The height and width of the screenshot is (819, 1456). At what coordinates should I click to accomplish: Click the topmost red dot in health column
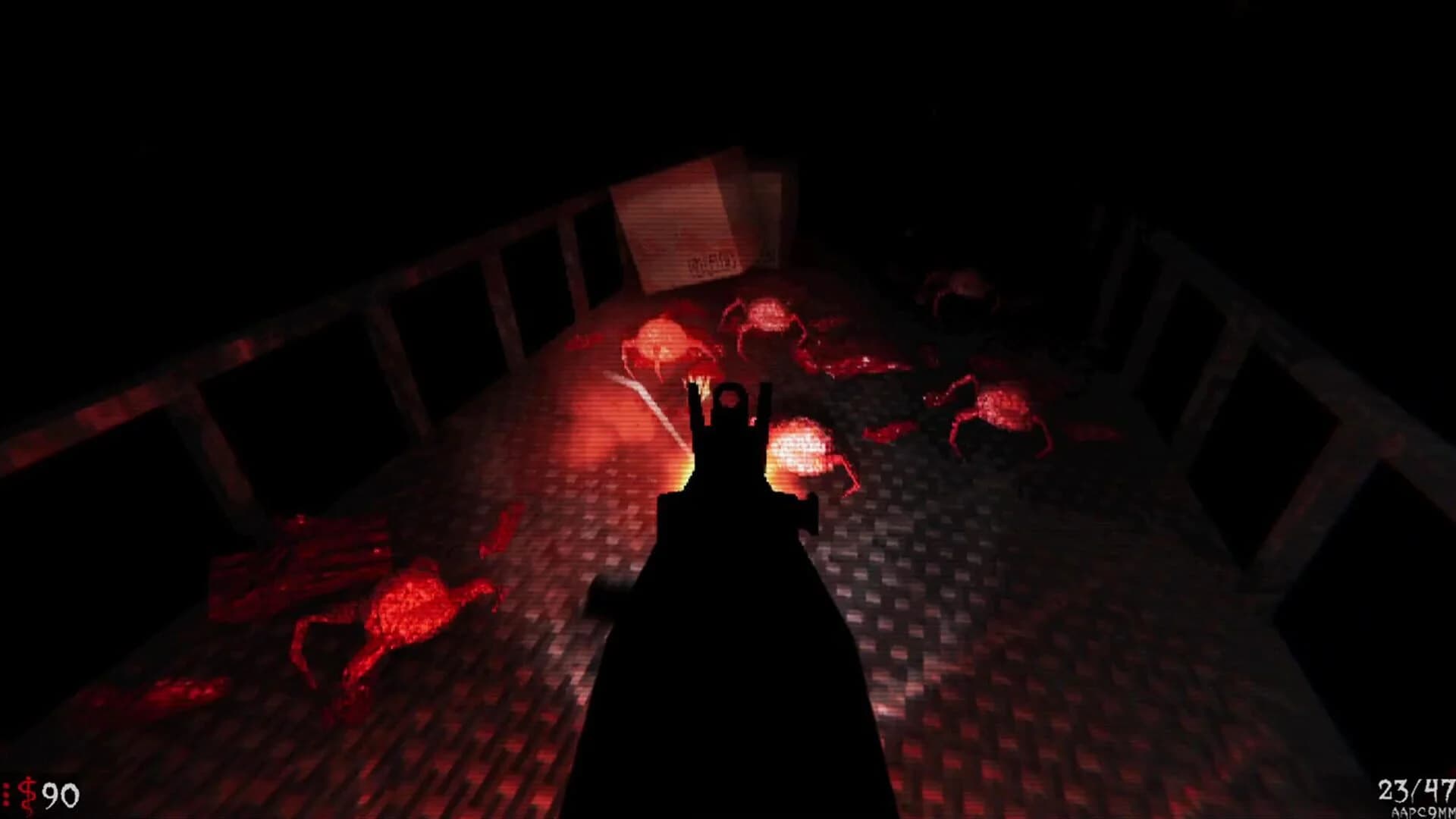pos(6,784)
